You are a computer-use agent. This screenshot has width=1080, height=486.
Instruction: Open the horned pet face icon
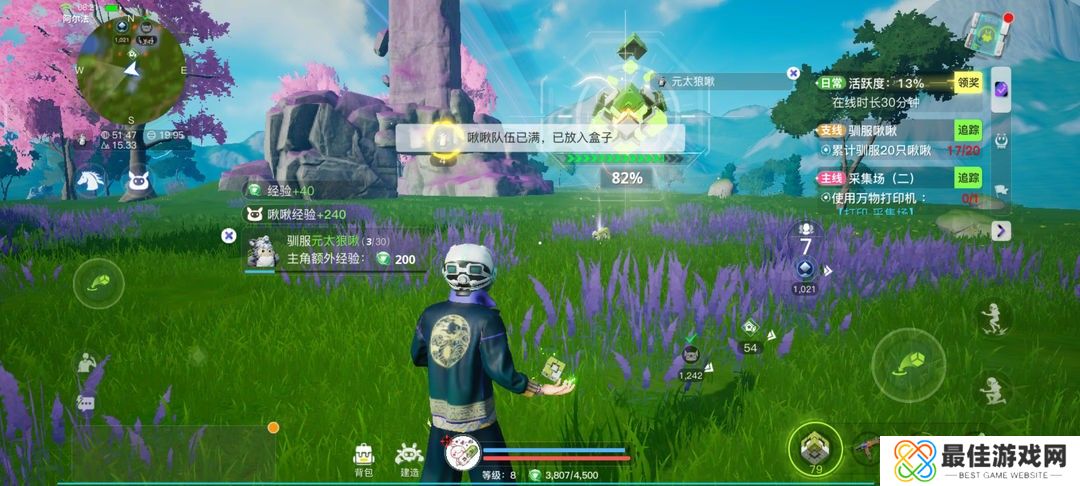click(x=137, y=181)
